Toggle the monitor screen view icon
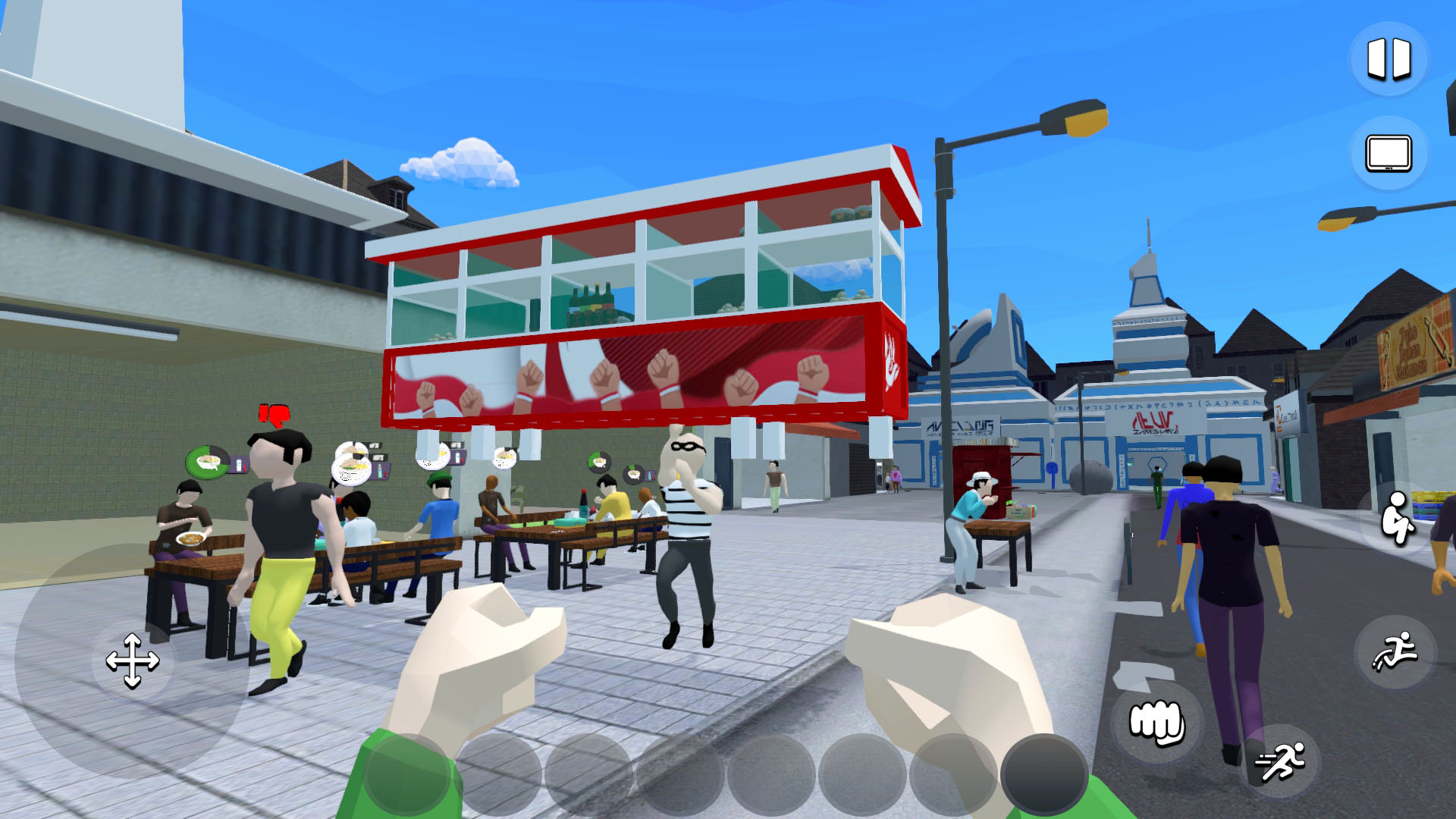This screenshot has height=819, width=1456. pyautogui.click(x=1389, y=153)
